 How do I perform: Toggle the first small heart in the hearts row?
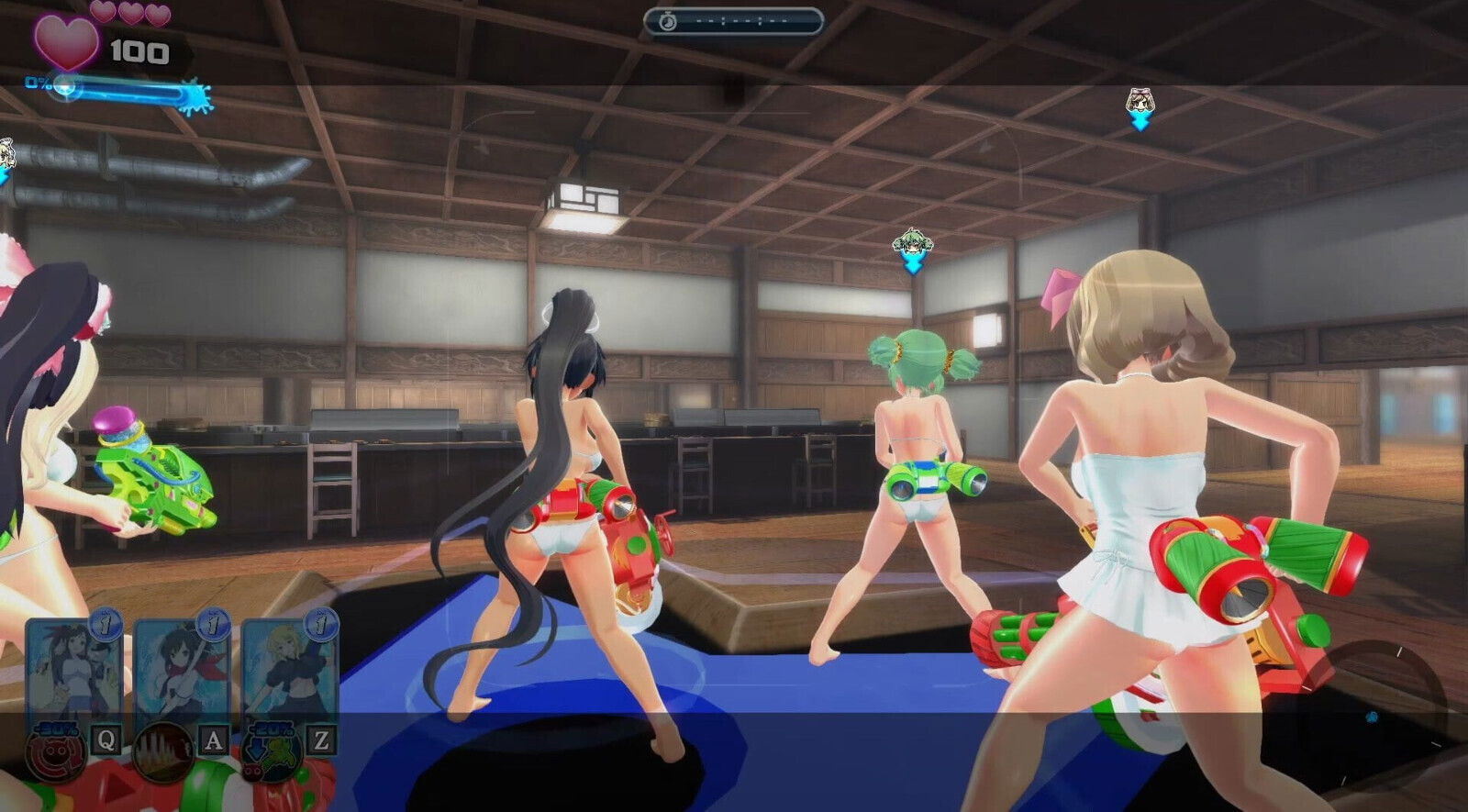point(102,13)
